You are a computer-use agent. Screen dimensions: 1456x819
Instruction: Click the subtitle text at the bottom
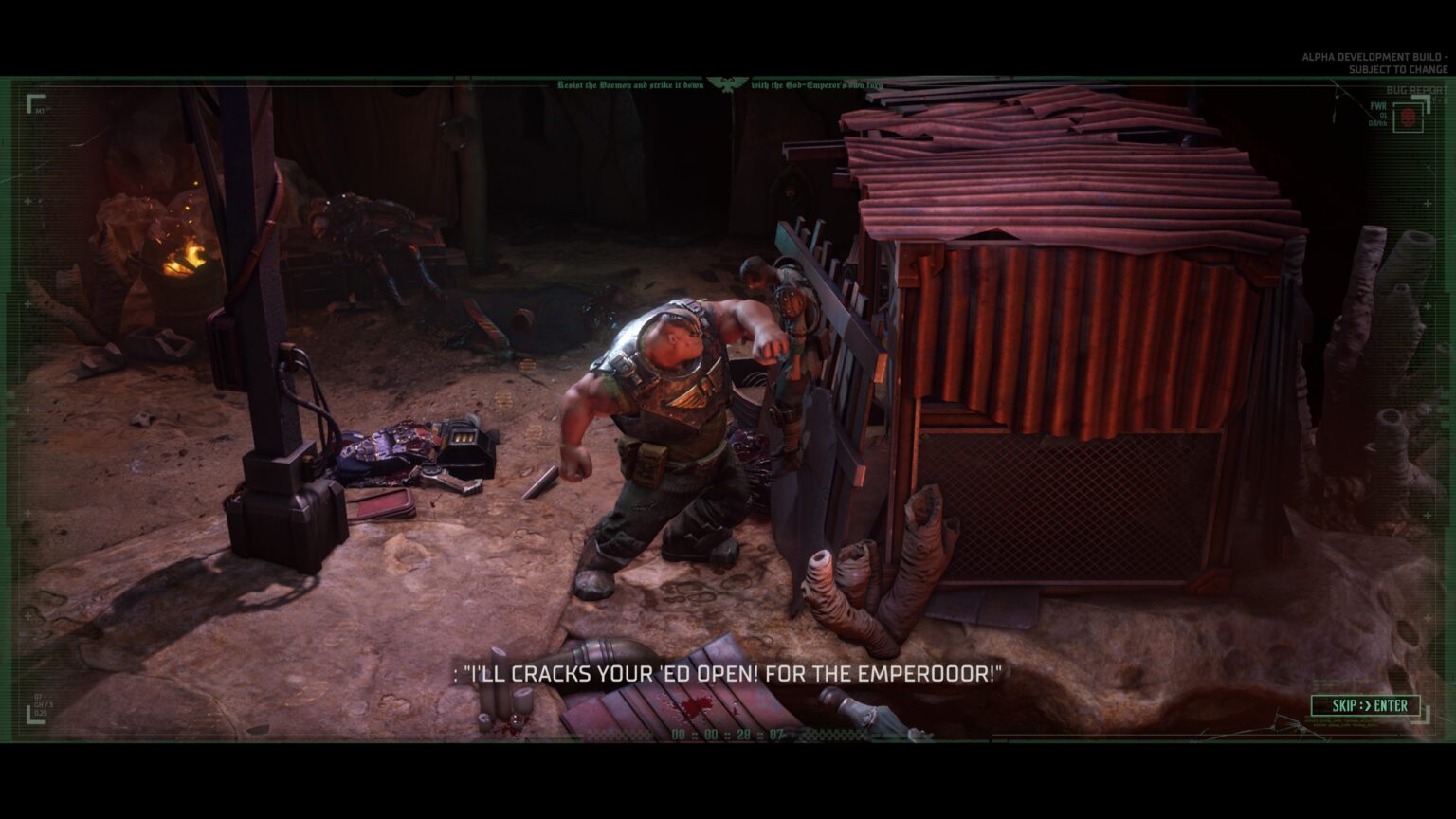click(725, 675)
